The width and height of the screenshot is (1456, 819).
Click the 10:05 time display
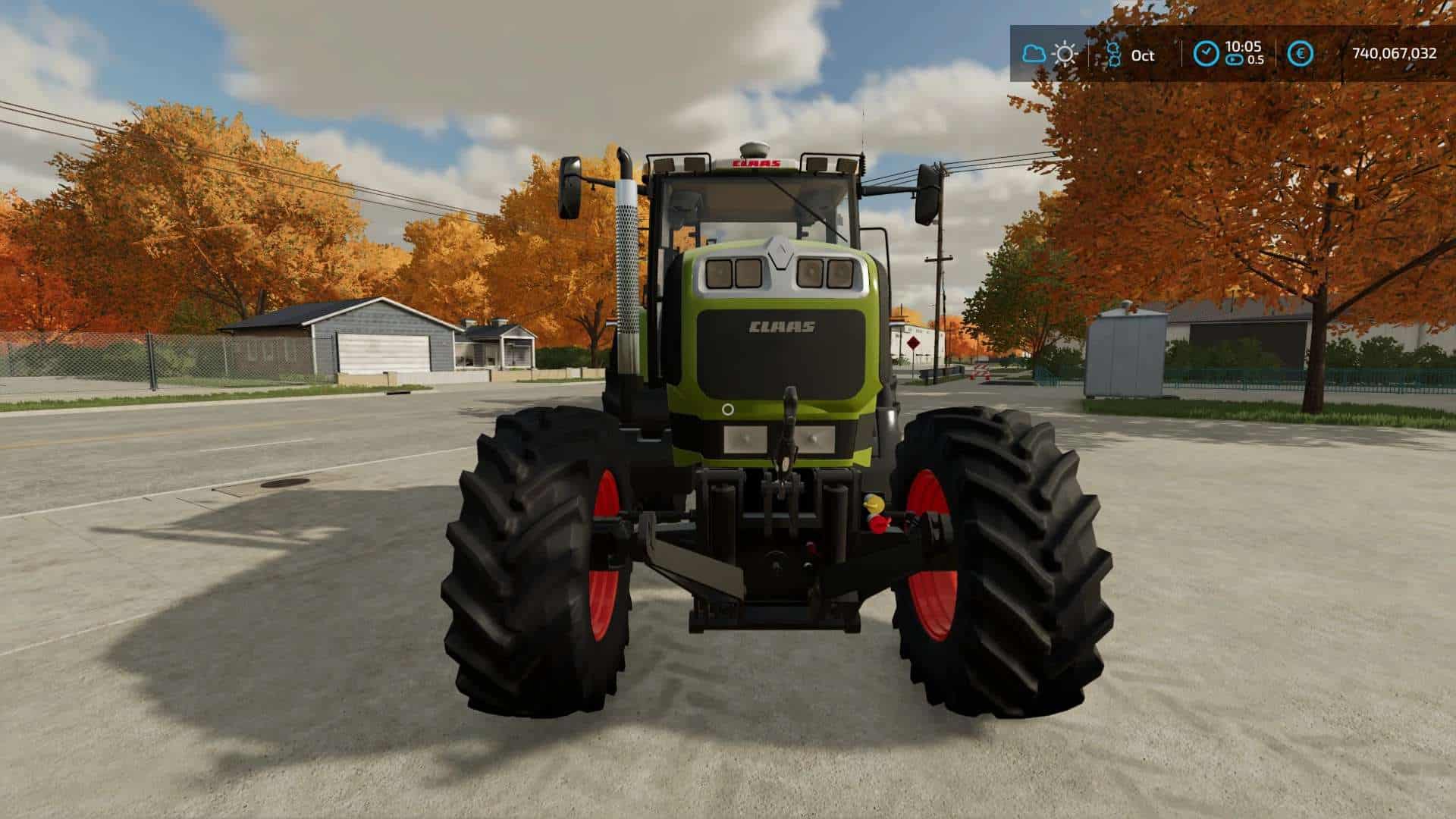click(1244, 47)
